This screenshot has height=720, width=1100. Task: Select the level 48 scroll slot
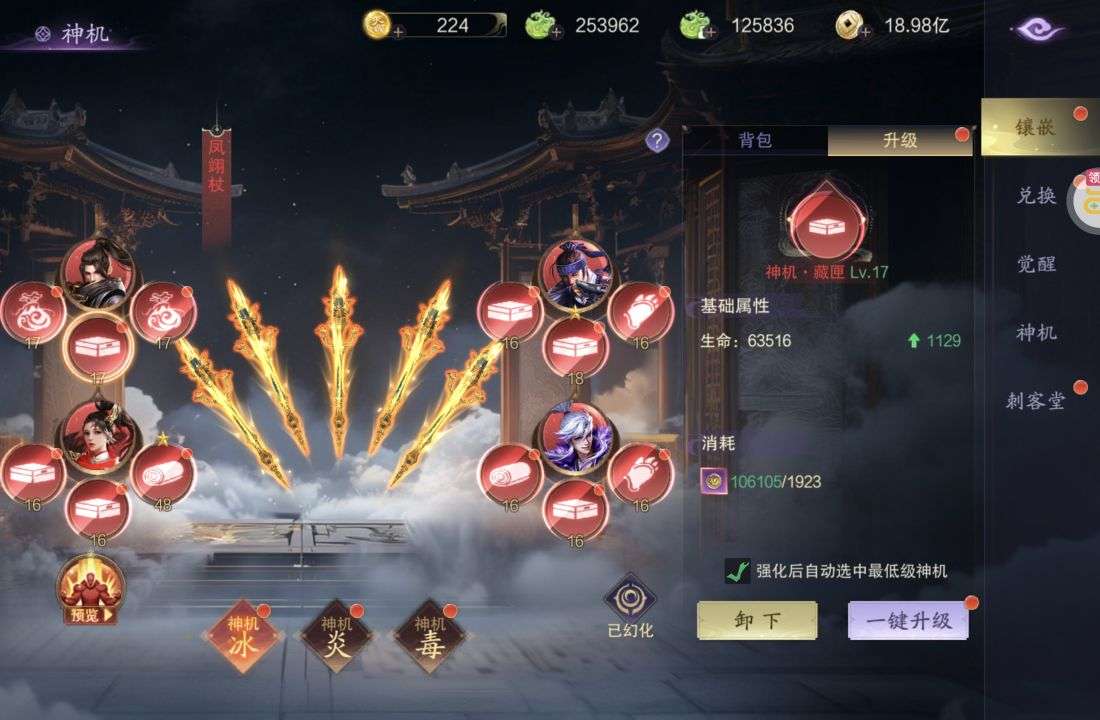coord(163,472)
